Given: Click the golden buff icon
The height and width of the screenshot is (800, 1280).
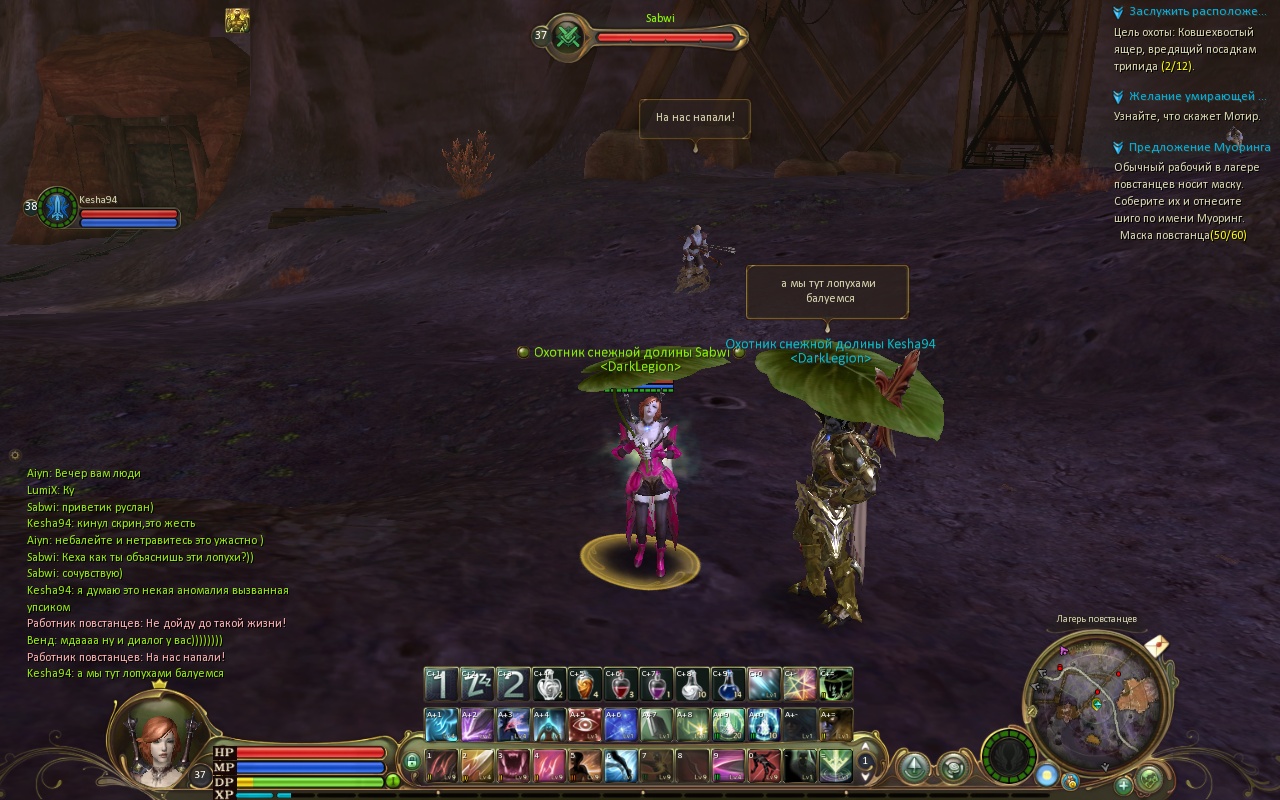Looking at the screenshot, I should [x=237, y=20].
